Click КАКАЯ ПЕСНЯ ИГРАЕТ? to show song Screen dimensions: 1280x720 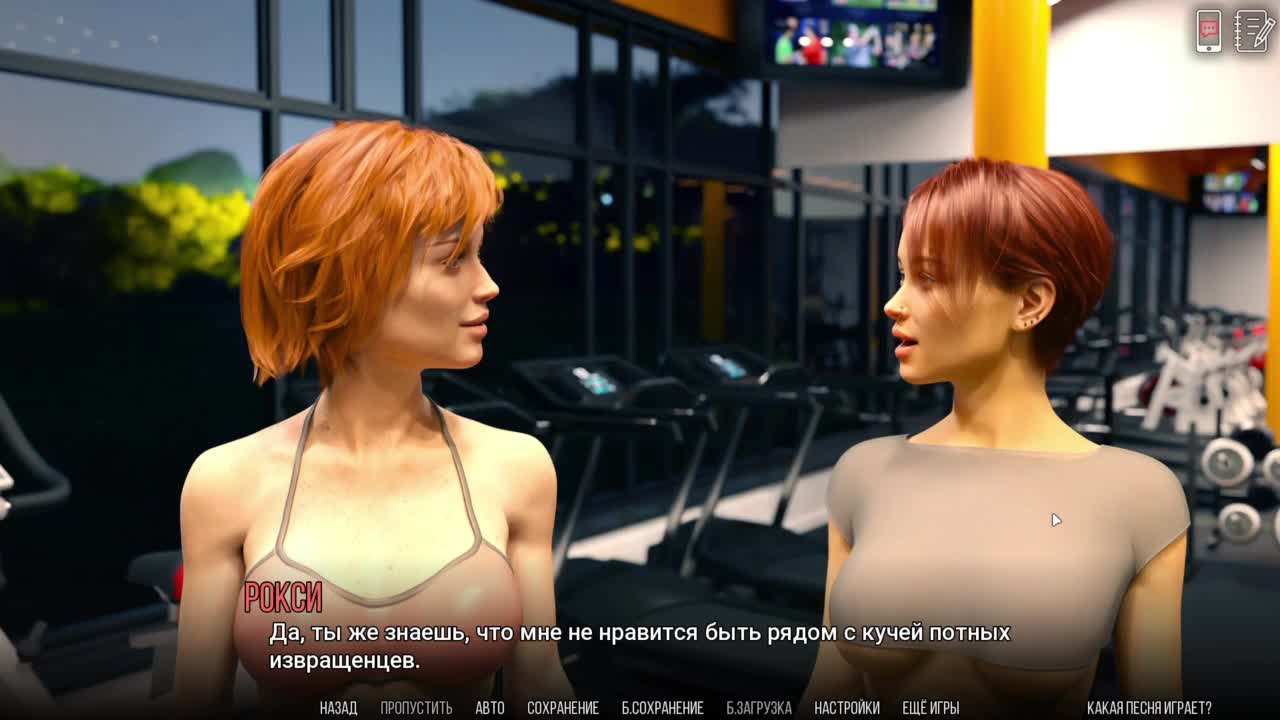tap(1149, 708)
